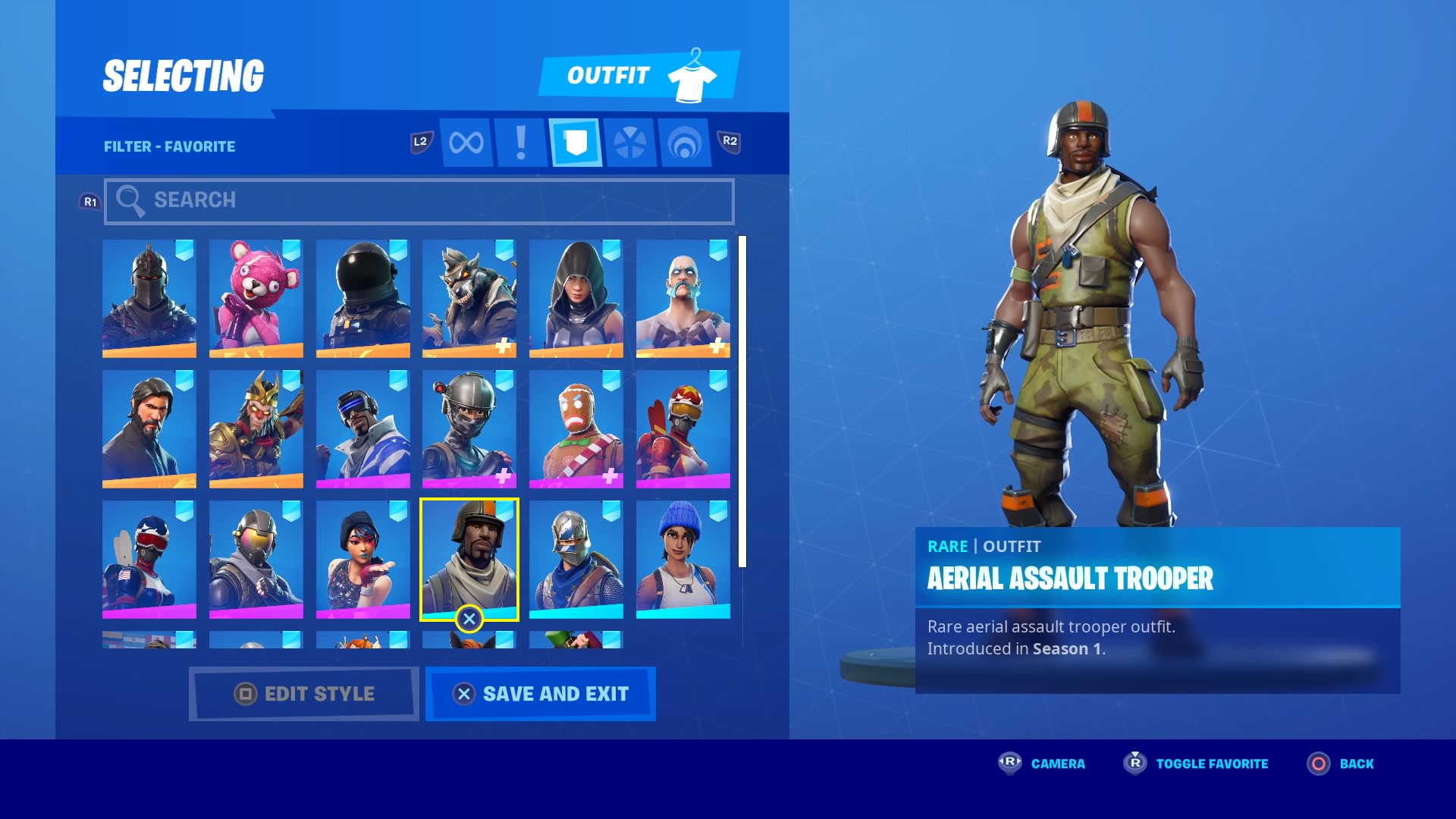Select the pinwheel filter icon

[629, 141]
